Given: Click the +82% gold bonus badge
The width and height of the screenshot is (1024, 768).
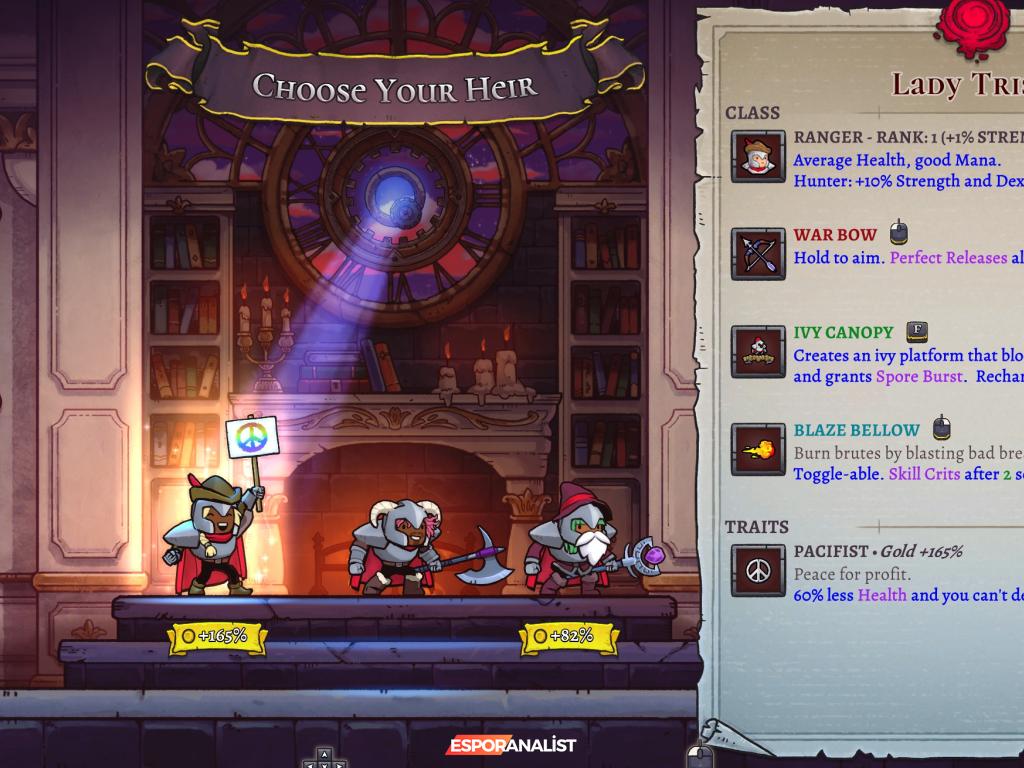Looking at the screenshot, I should click(x=568, y=636).
